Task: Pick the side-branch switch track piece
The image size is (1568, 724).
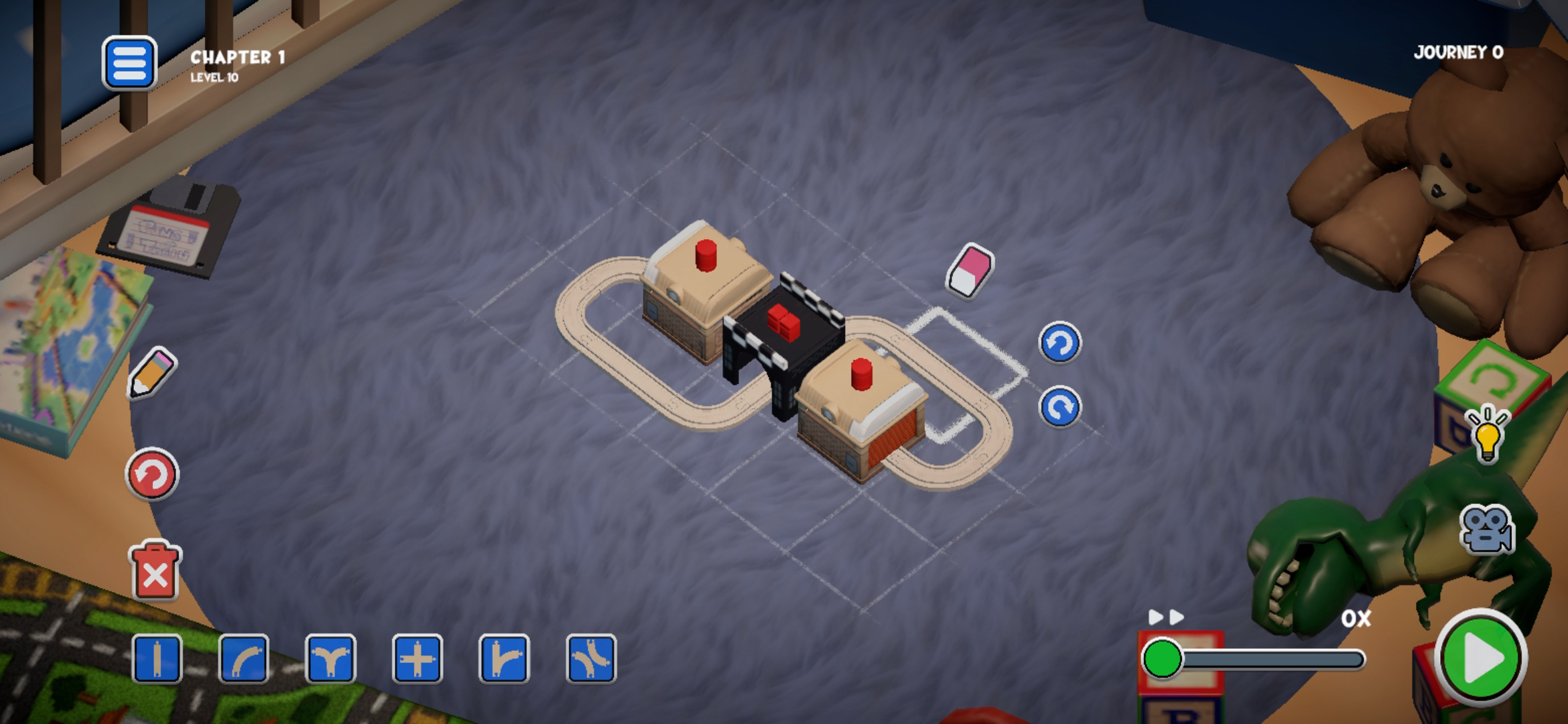Action: pos(504,659)
